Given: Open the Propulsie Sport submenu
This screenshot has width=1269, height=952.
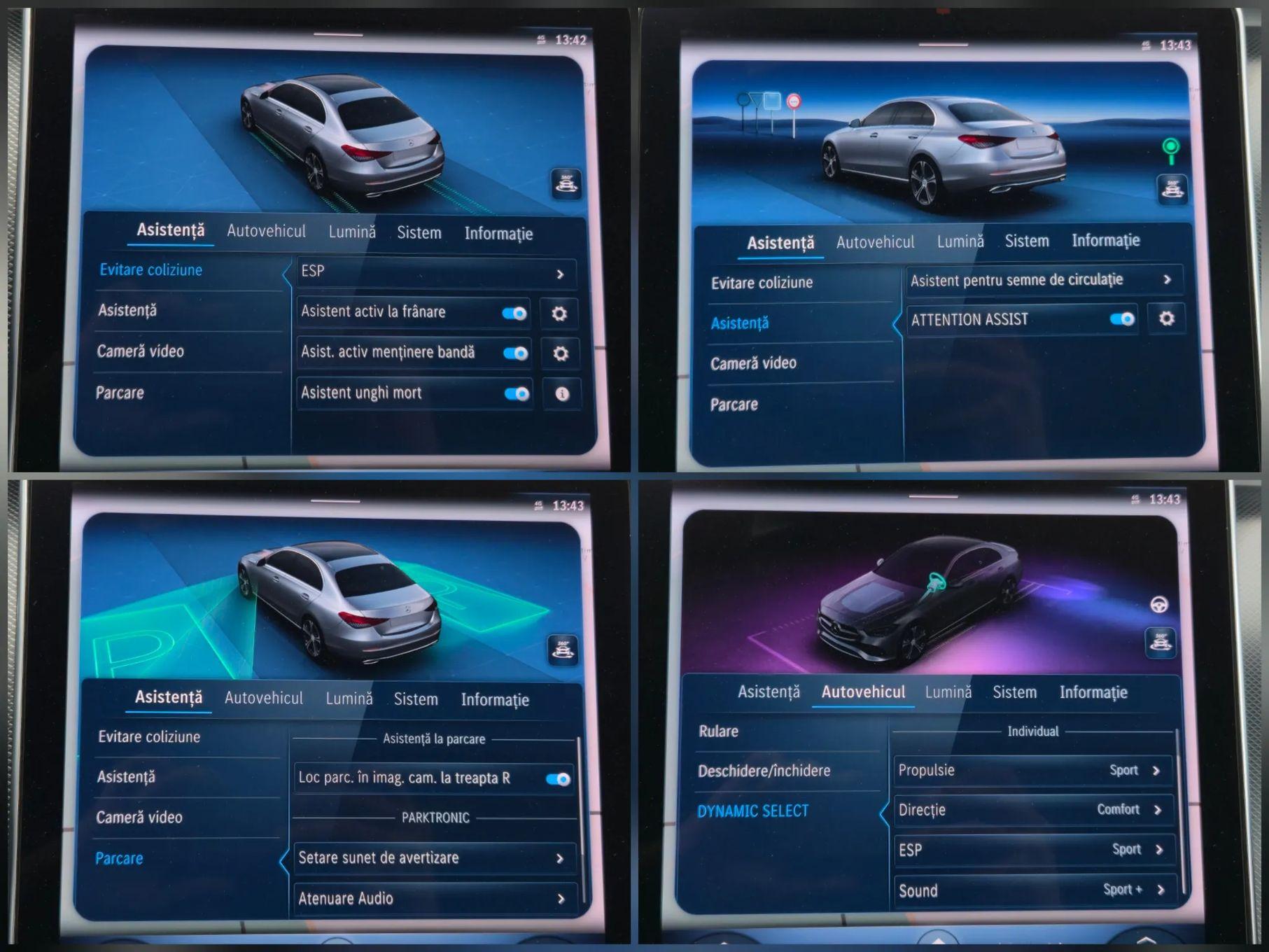Looking at the screenshot, I should click(1032, 770).
